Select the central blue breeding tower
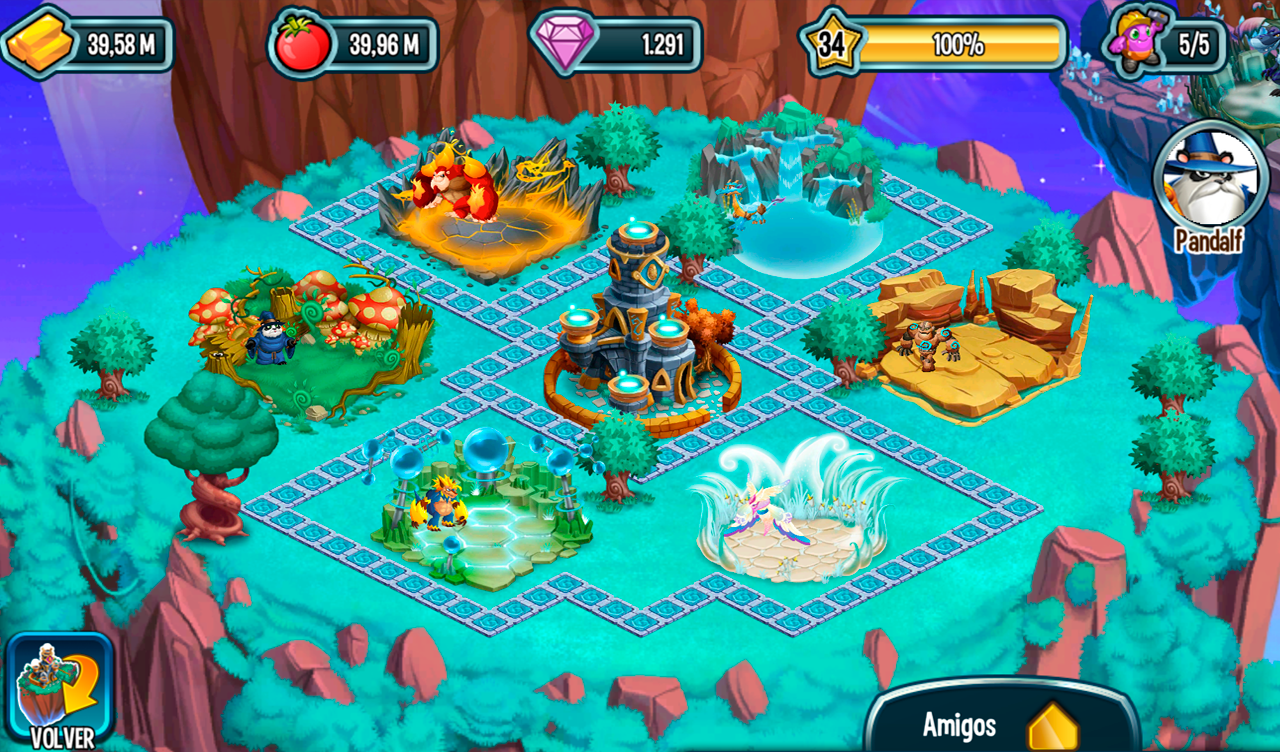 coord(630,320)
